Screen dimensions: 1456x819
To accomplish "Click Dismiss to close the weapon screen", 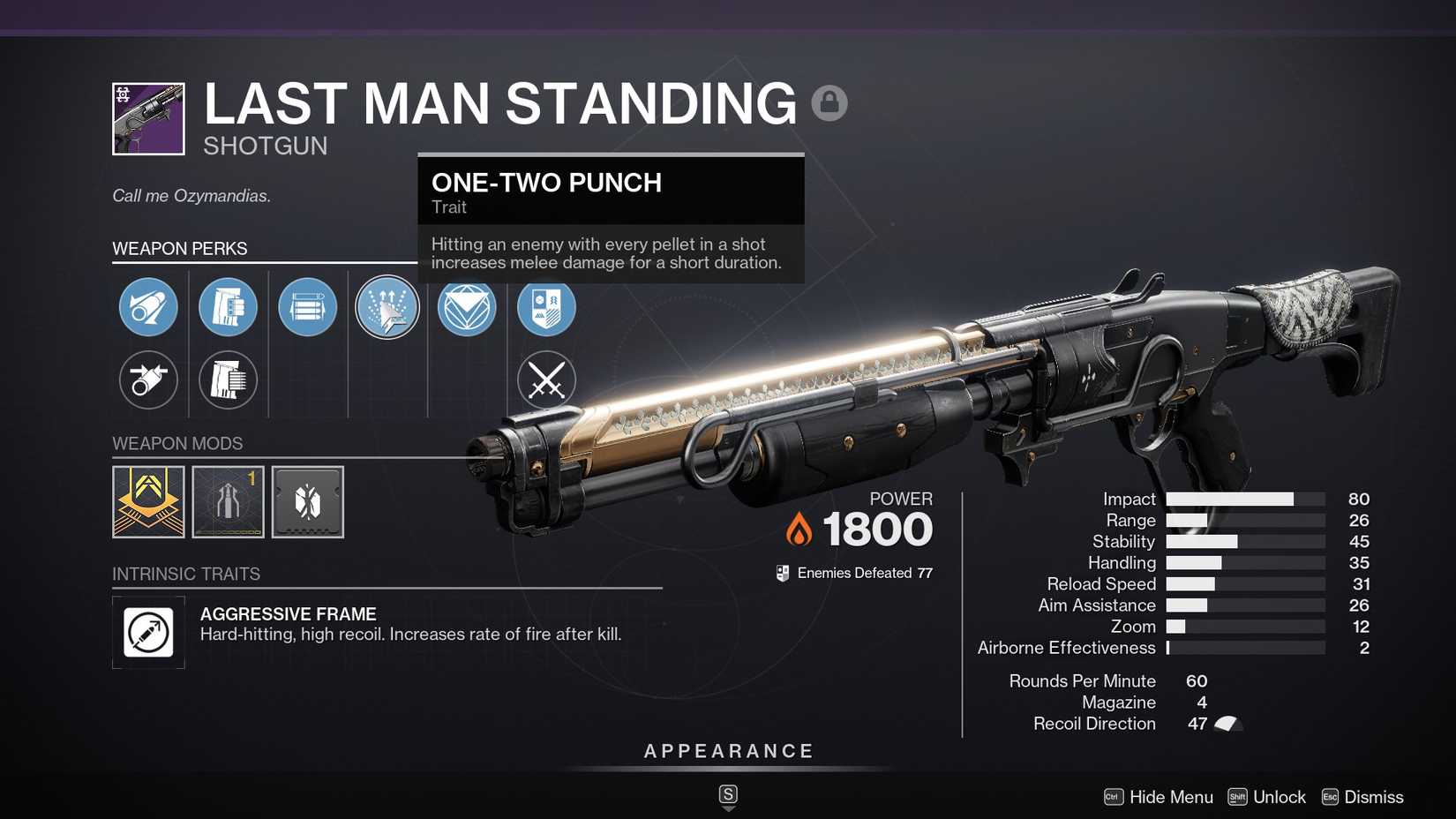I will (1374, 796).
